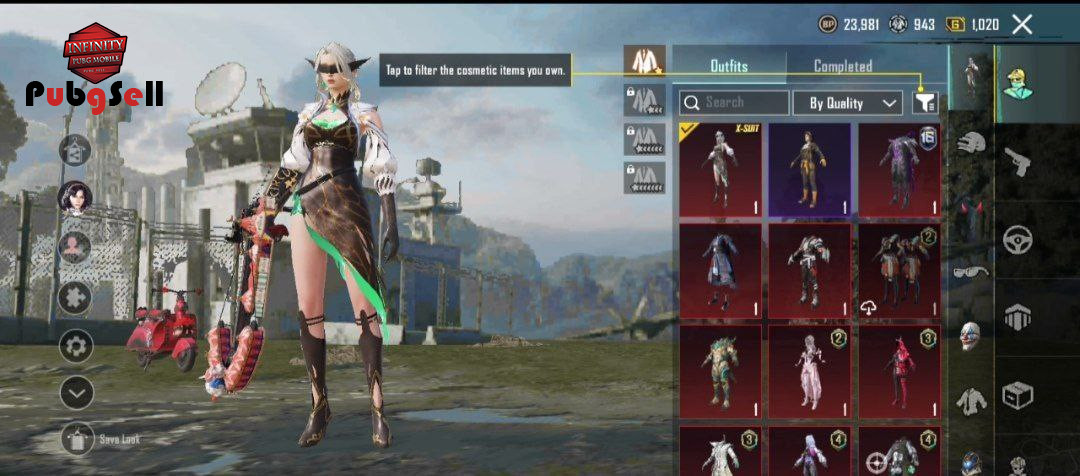1080x476 pixels.
Task: Open the sunglasses accessory category
Action: tap(968, 272)
